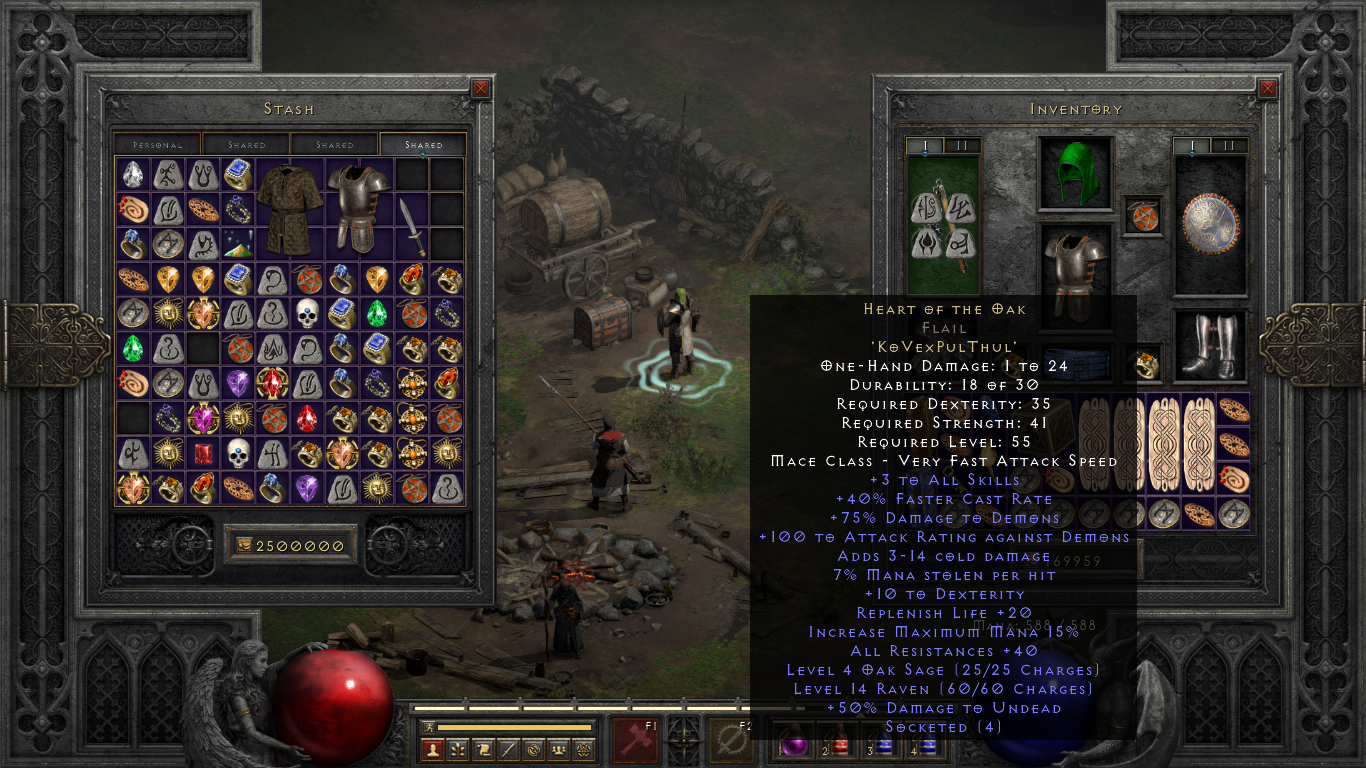The height and width of the screenshot is (768, 1366).
Task: Toggle the automap icon in the mini panel
Action: (x=535, y=750)
